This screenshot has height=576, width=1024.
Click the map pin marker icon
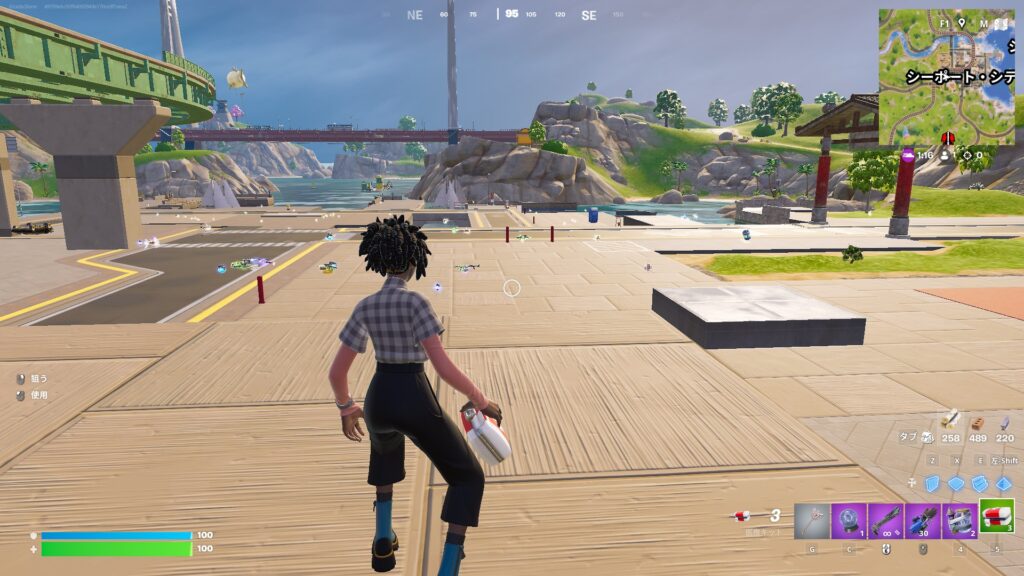[961, 22]
